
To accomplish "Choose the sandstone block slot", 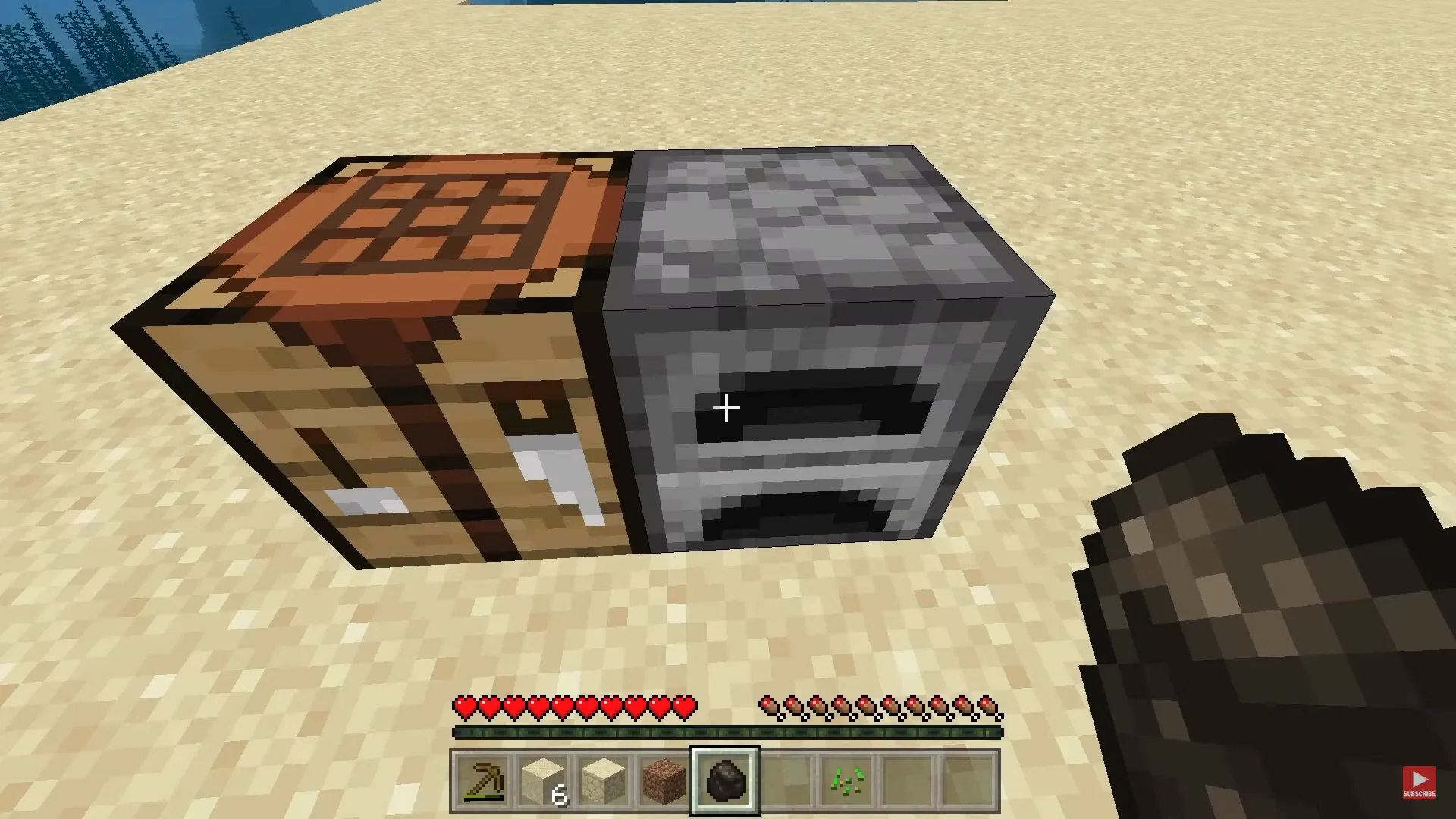I will (x=604, y=780).
